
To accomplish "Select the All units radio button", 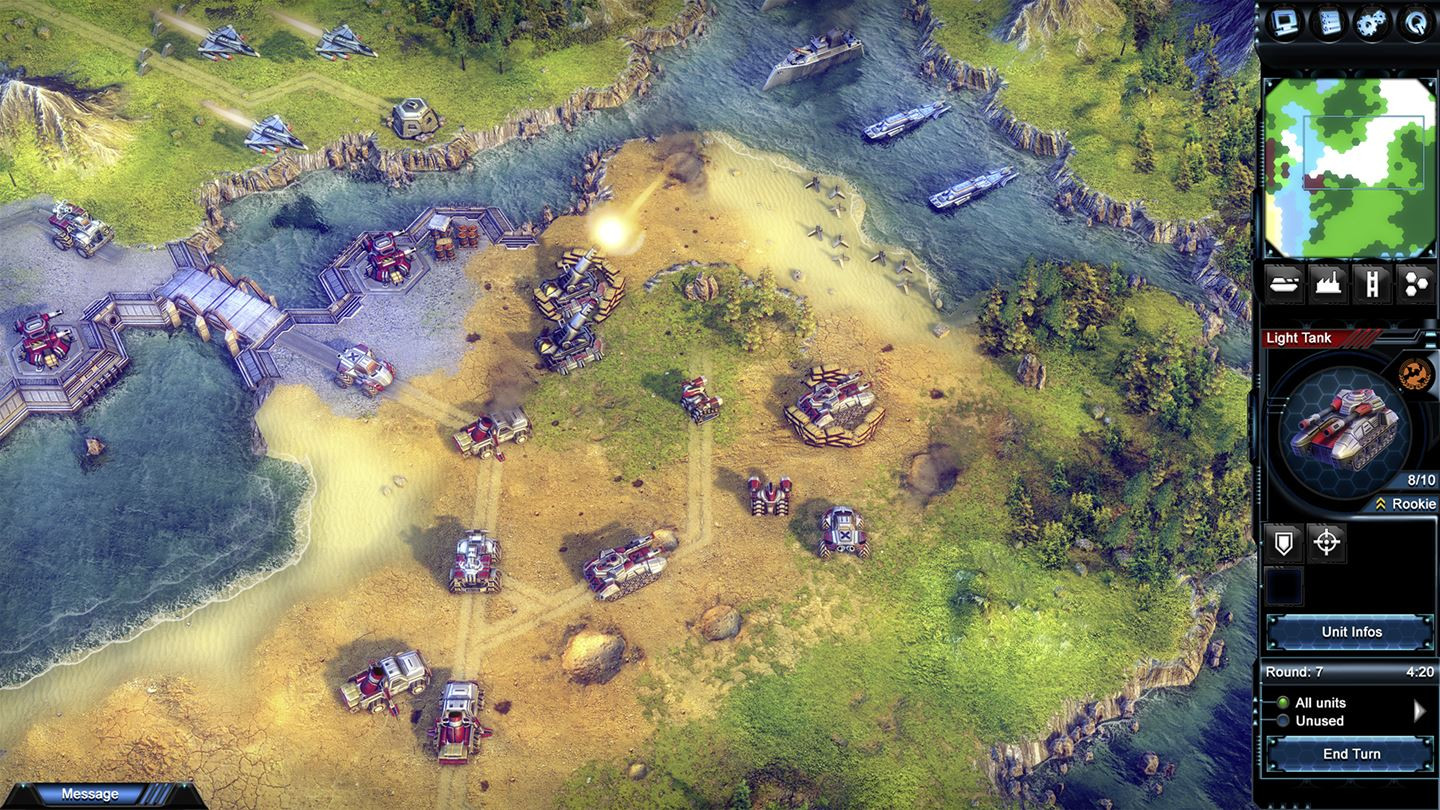I will (x=1283, y=702).
